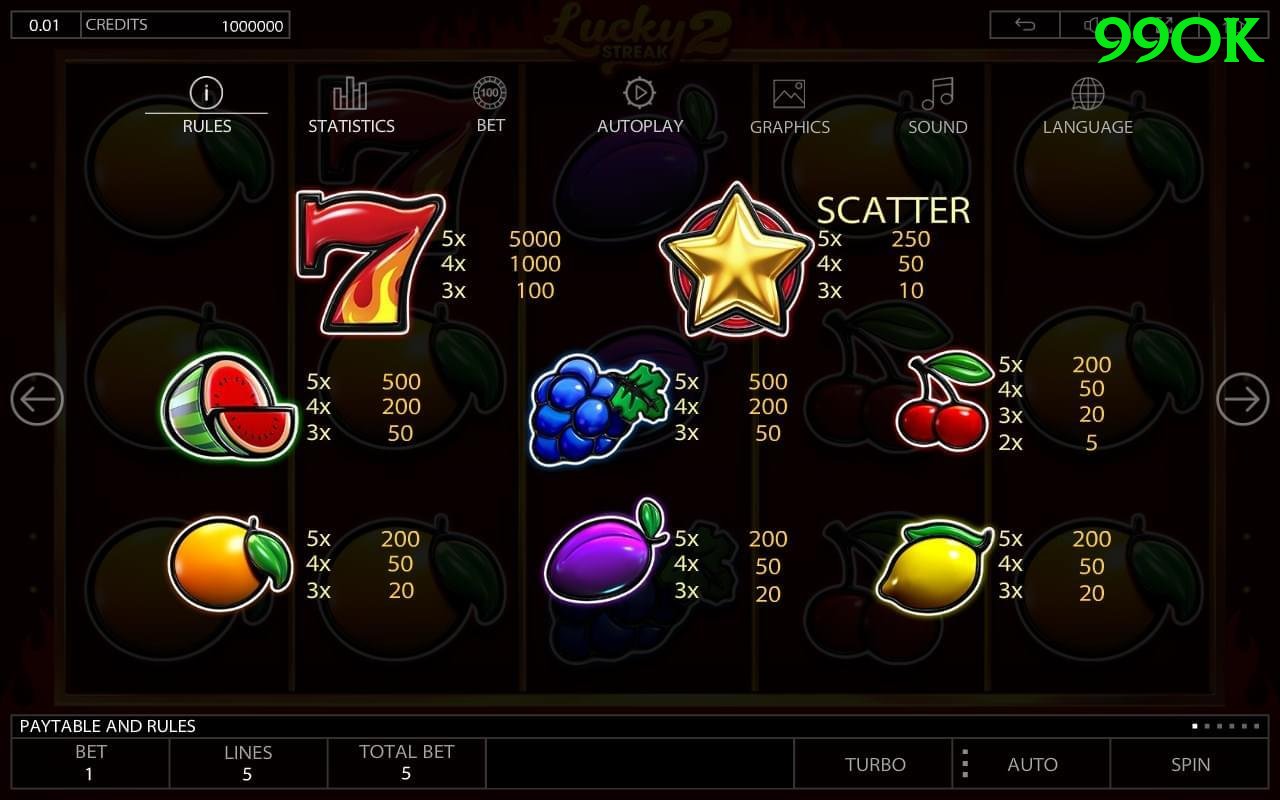Open Autoplay settings via play icon

(639, 95)
